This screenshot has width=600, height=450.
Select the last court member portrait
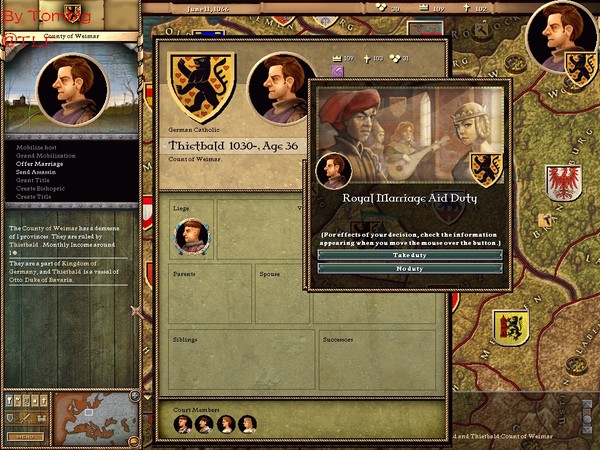point(247,423)
